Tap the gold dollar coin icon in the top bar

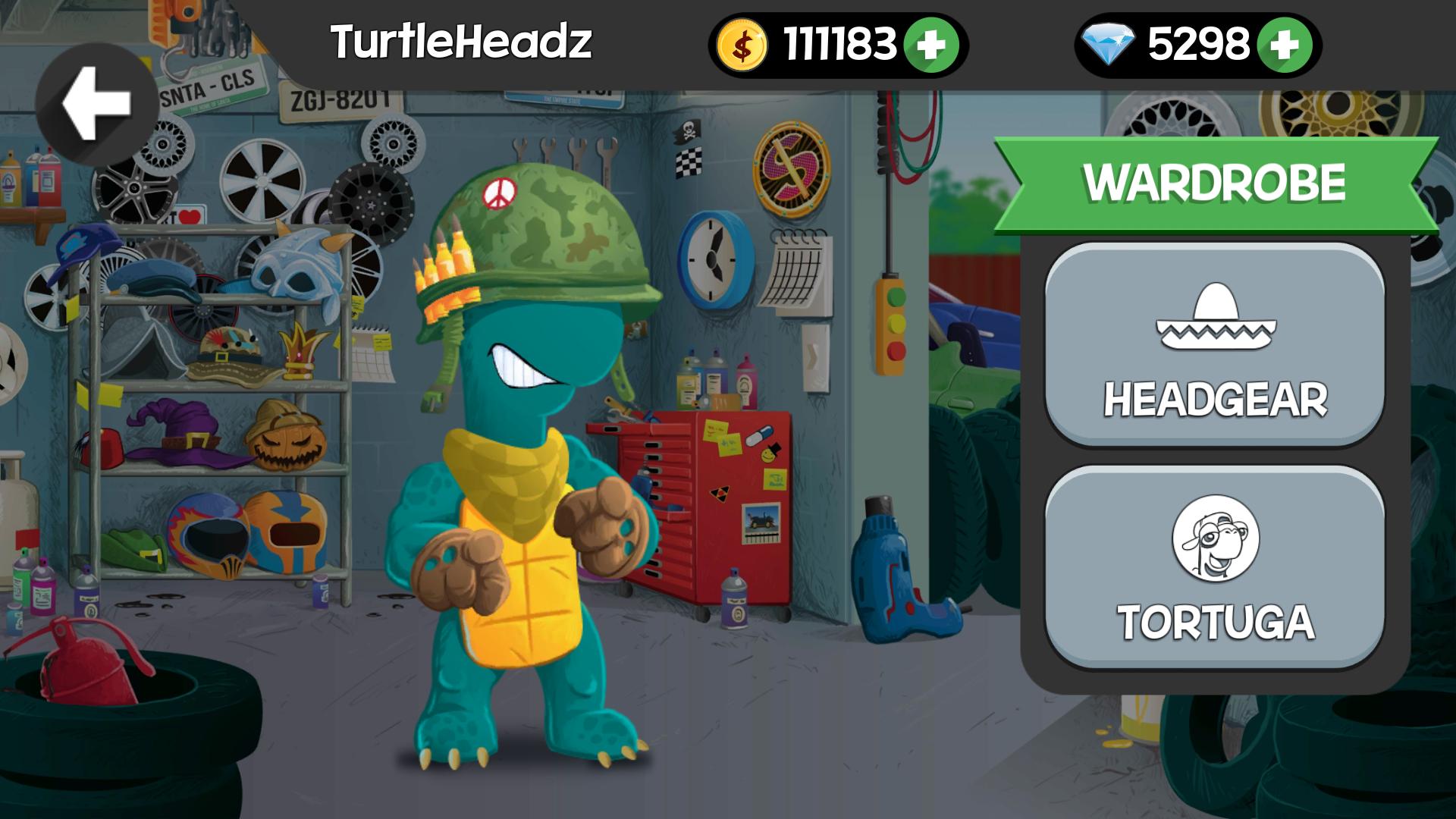coord(742,44)
